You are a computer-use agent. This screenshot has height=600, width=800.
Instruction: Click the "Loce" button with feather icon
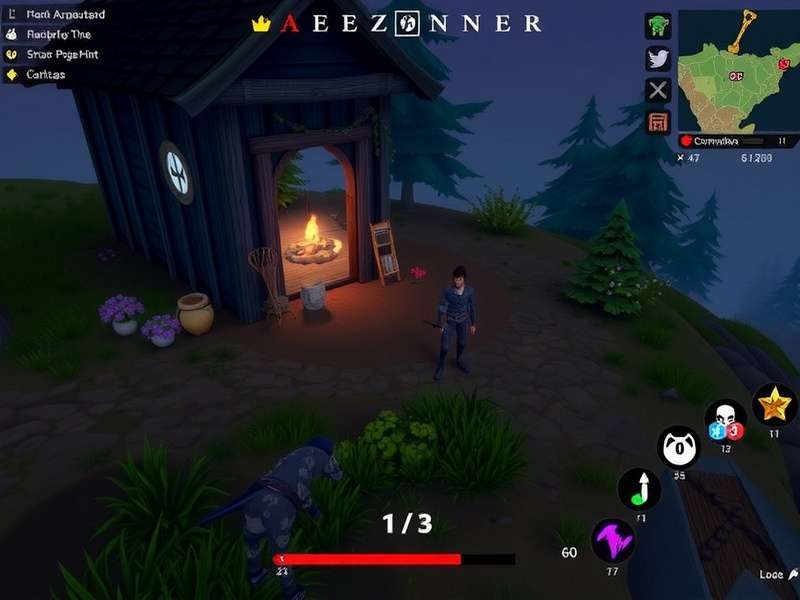point(774,575)
